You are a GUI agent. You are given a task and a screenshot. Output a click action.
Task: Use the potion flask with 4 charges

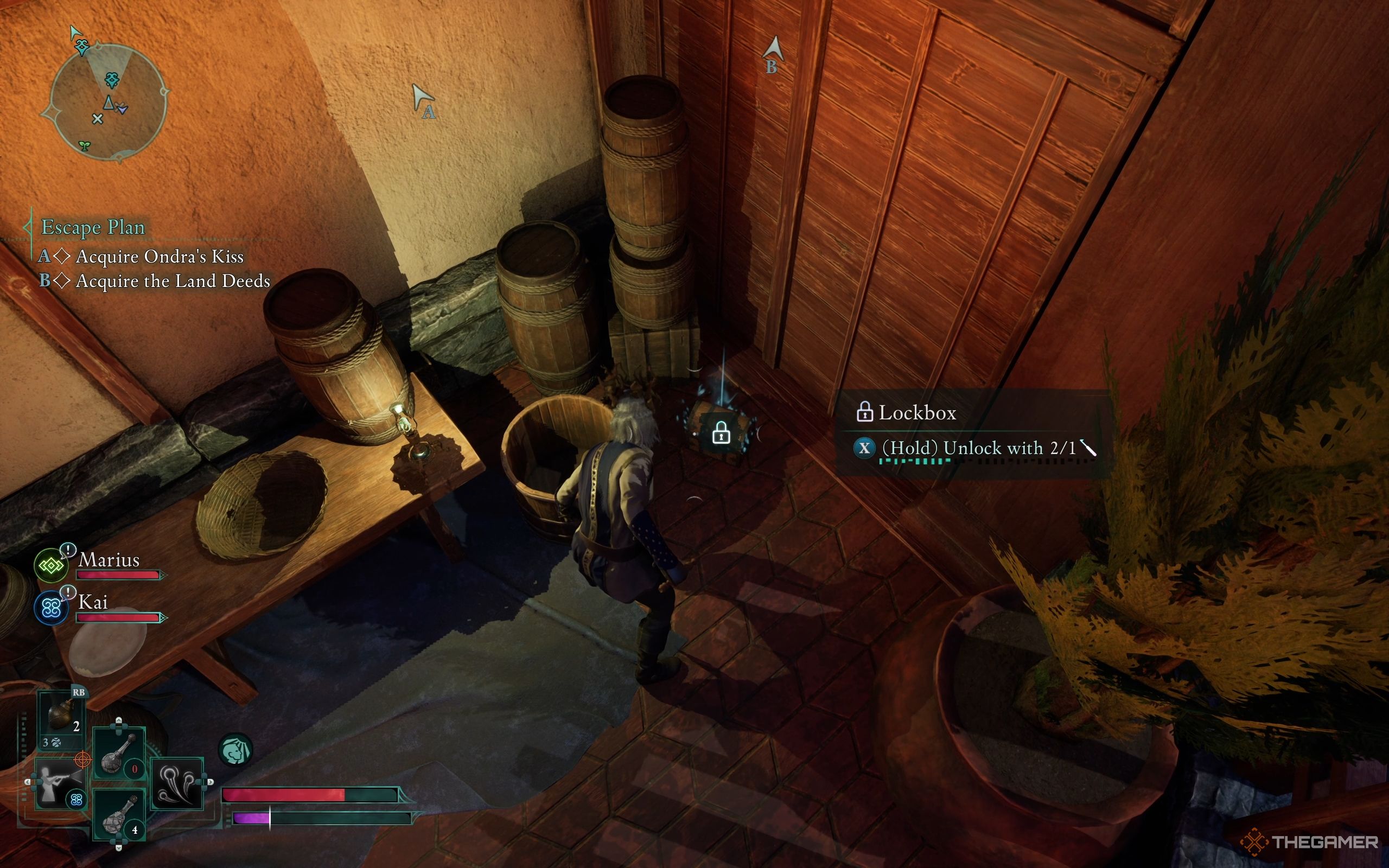[119, 815]
